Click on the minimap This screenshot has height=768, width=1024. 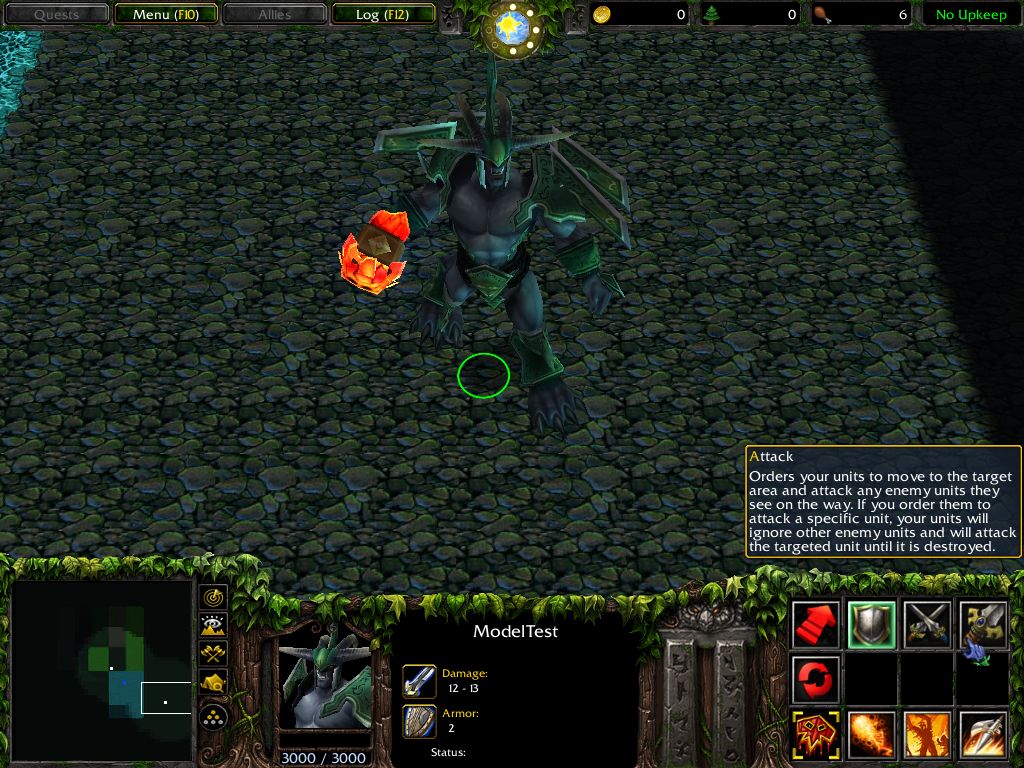(102, 670)
